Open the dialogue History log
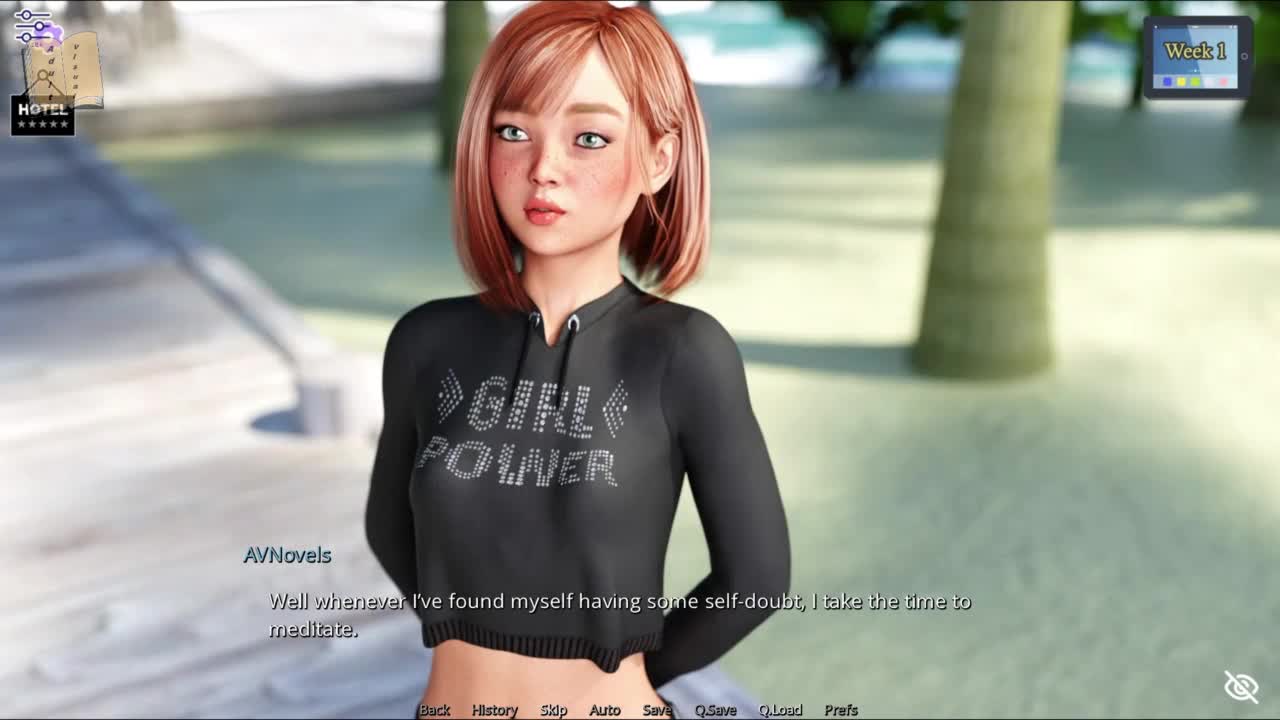The height and width of the screenshot is (720, 1280). 494,710
